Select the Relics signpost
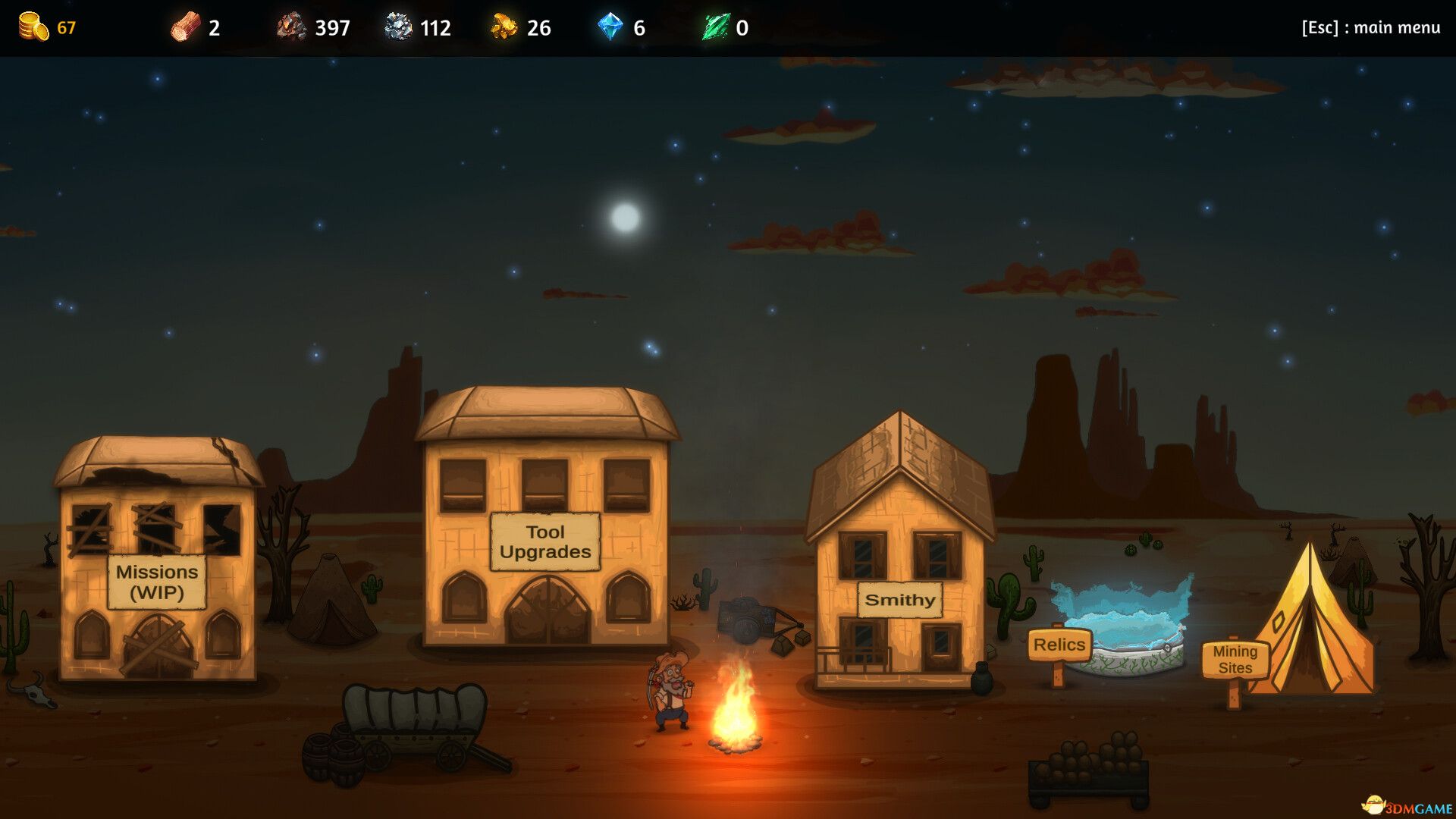Viewport: 1456px width, 819px height. click(1059, 645)
